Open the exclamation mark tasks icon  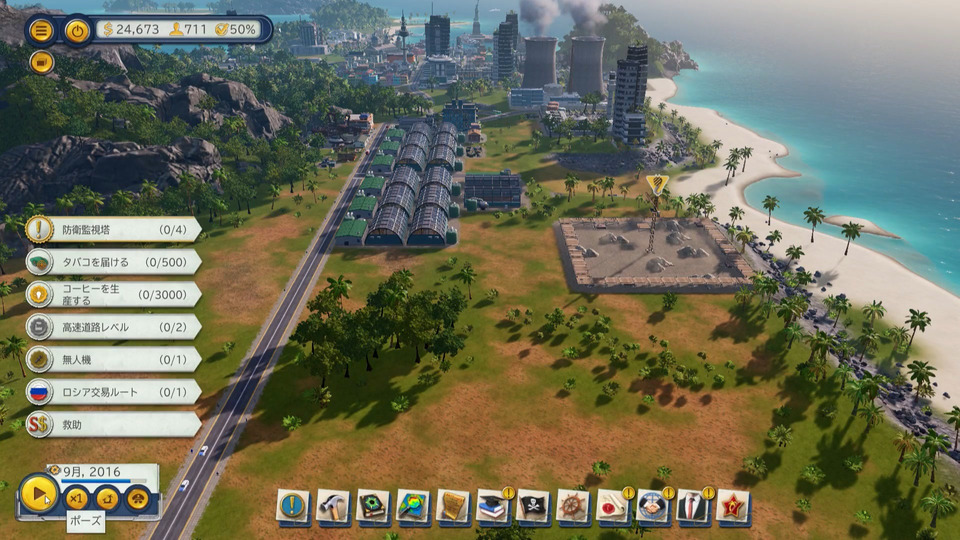tap(292, 506)
